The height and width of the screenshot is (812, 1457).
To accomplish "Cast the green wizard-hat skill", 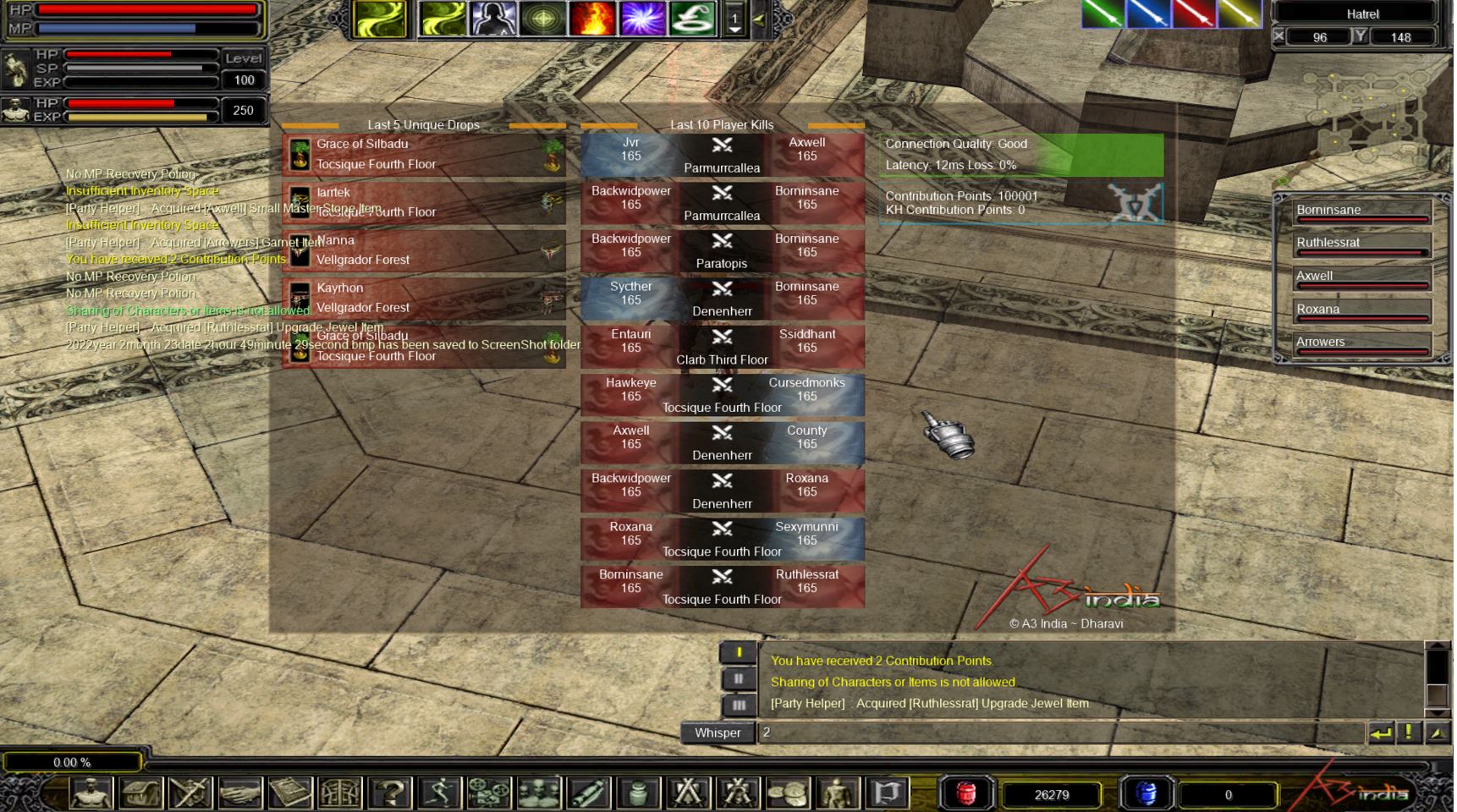I will pos(692,19).
